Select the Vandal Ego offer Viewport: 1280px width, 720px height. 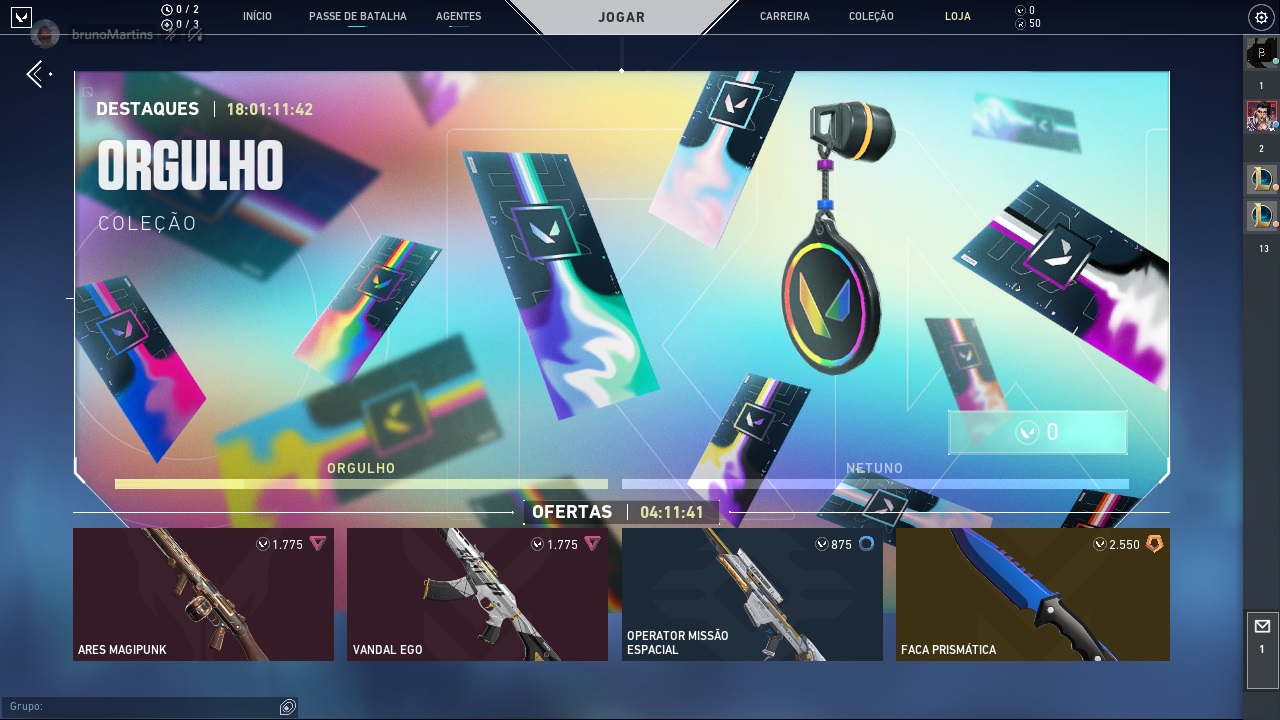pyautogui.click(x=477, y=594)
